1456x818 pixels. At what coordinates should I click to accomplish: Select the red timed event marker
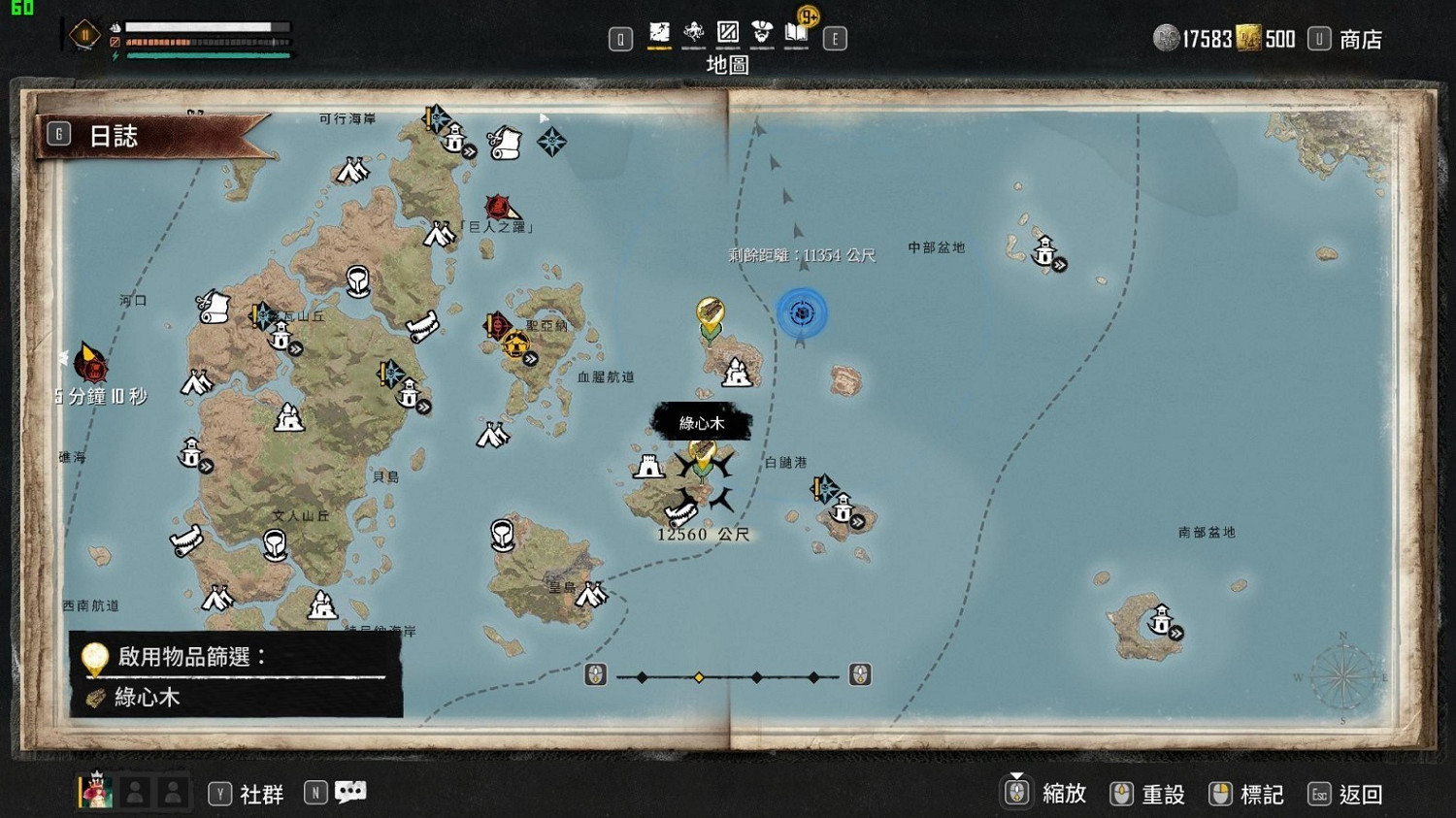[93, 366]
